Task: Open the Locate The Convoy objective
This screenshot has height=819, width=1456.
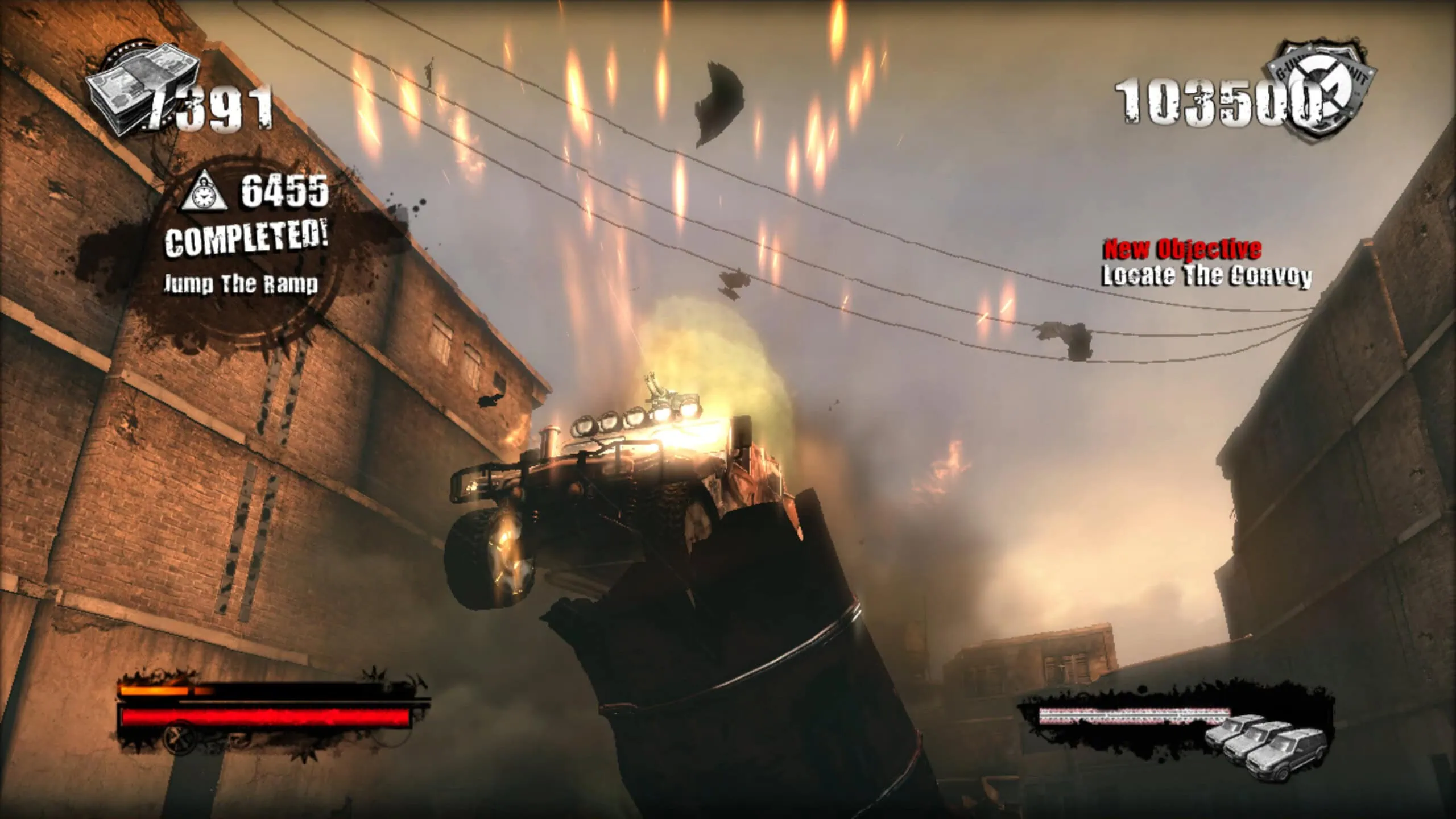Action: pos(1207,276)
